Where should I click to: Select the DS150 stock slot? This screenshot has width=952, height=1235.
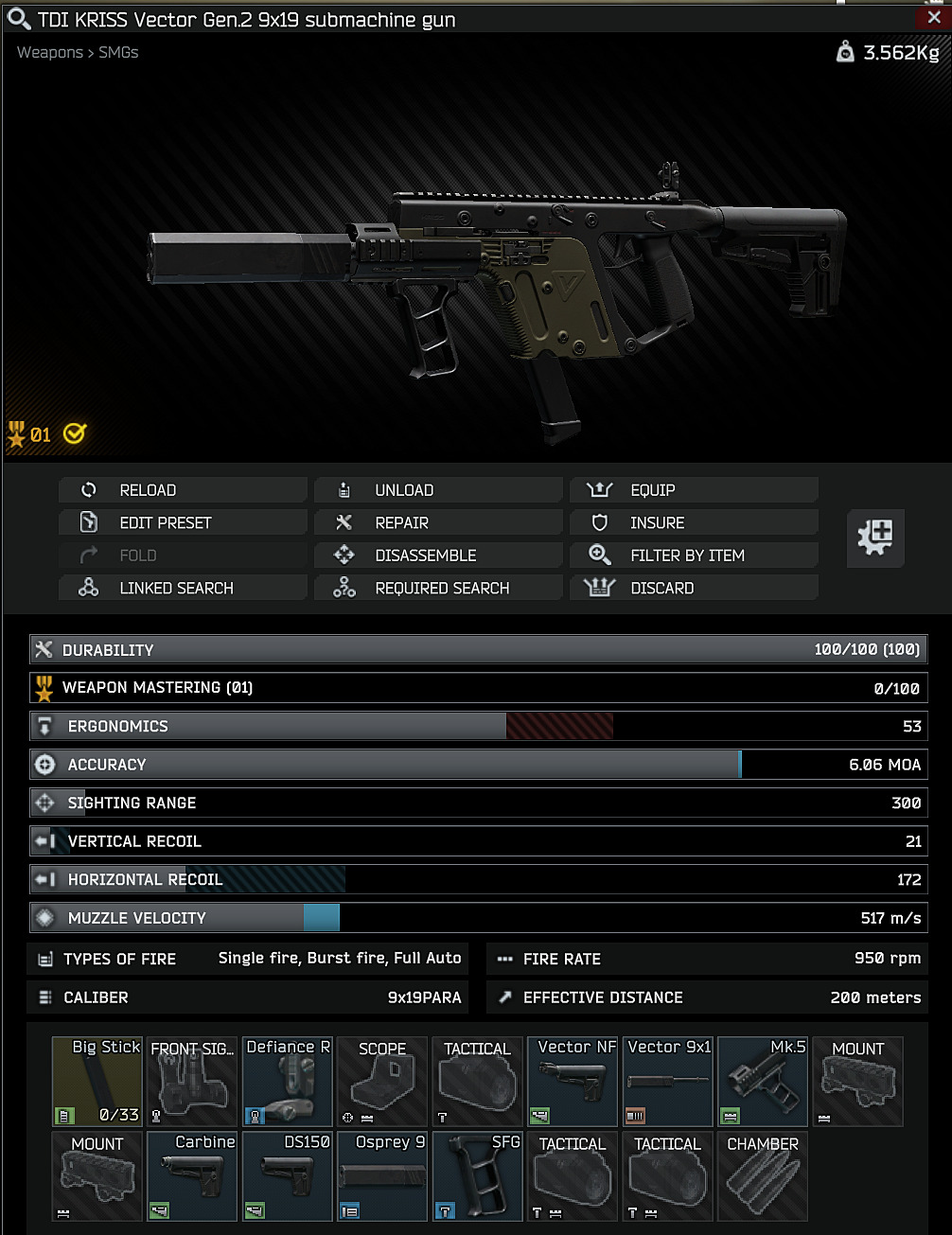coord(288,1175)
